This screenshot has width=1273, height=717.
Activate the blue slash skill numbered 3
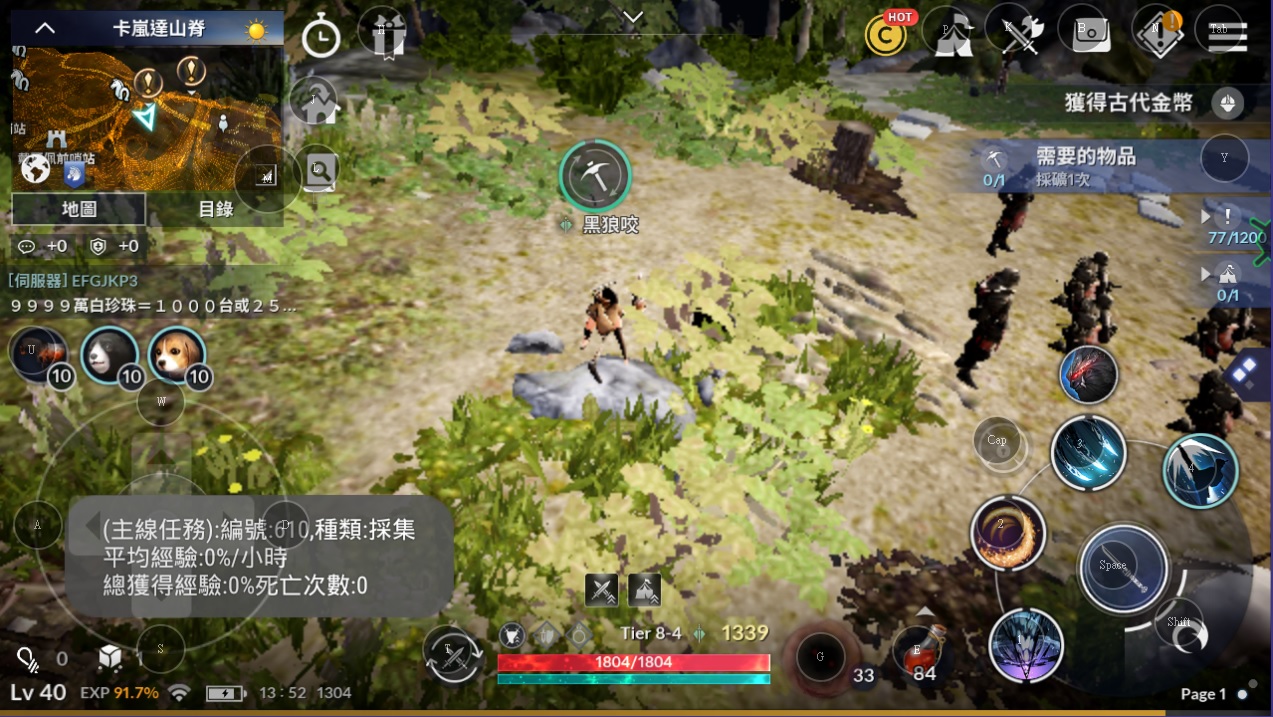[1088, 452]
